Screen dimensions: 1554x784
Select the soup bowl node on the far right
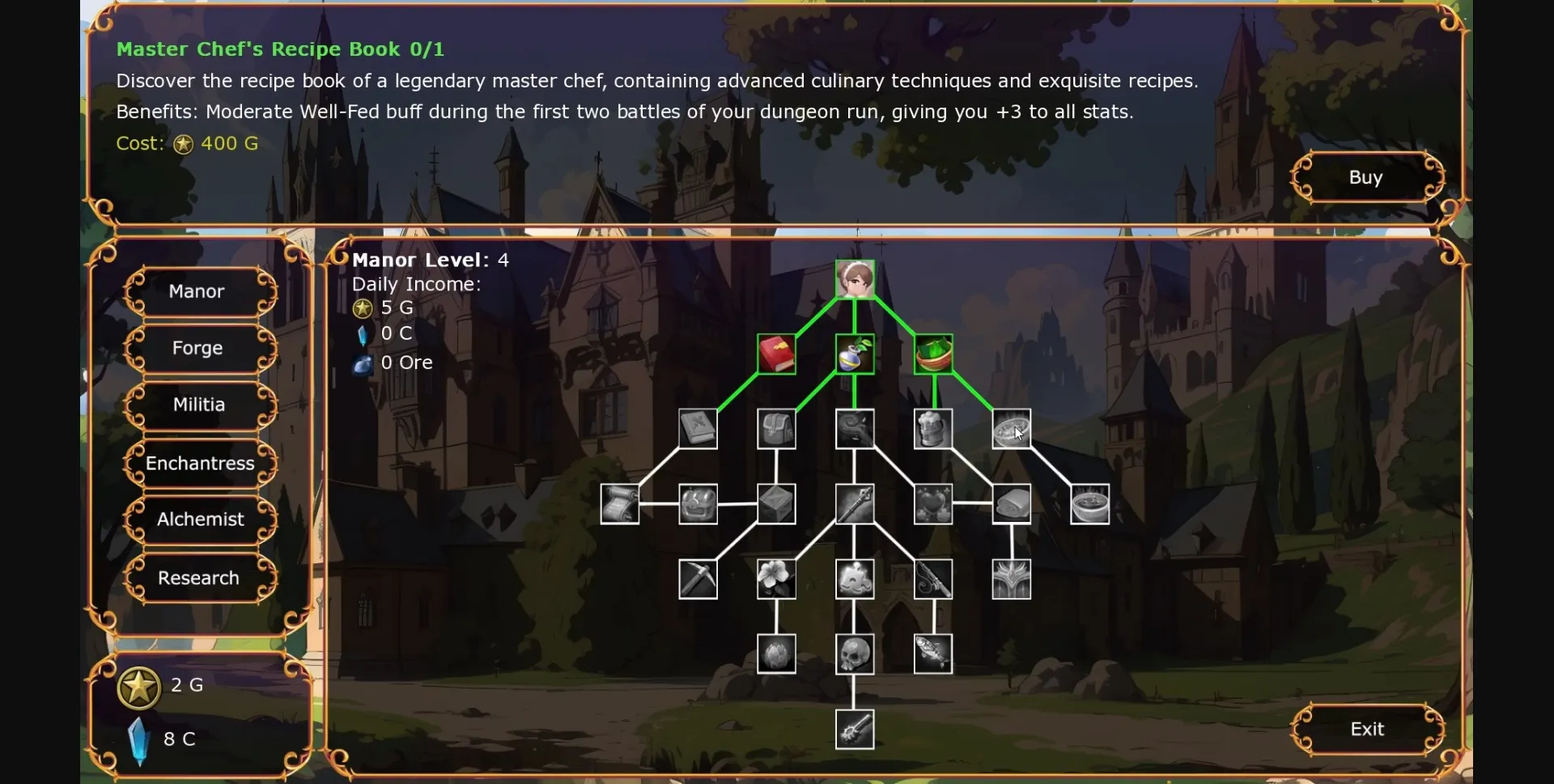pyautogui.click(x=1089, y=503)
